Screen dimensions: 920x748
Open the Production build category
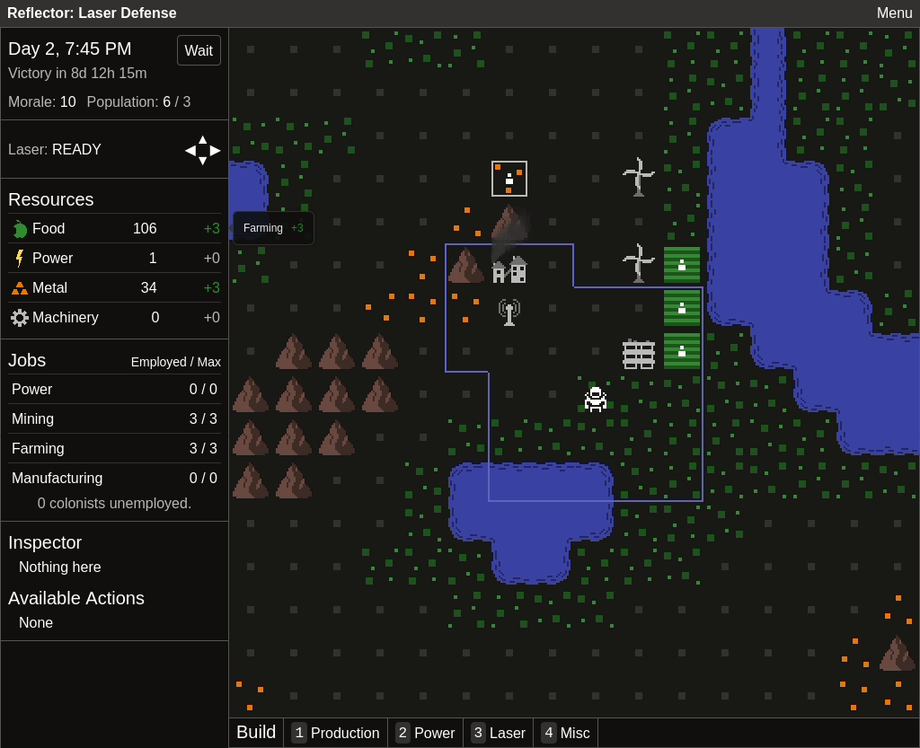[335, 733]
